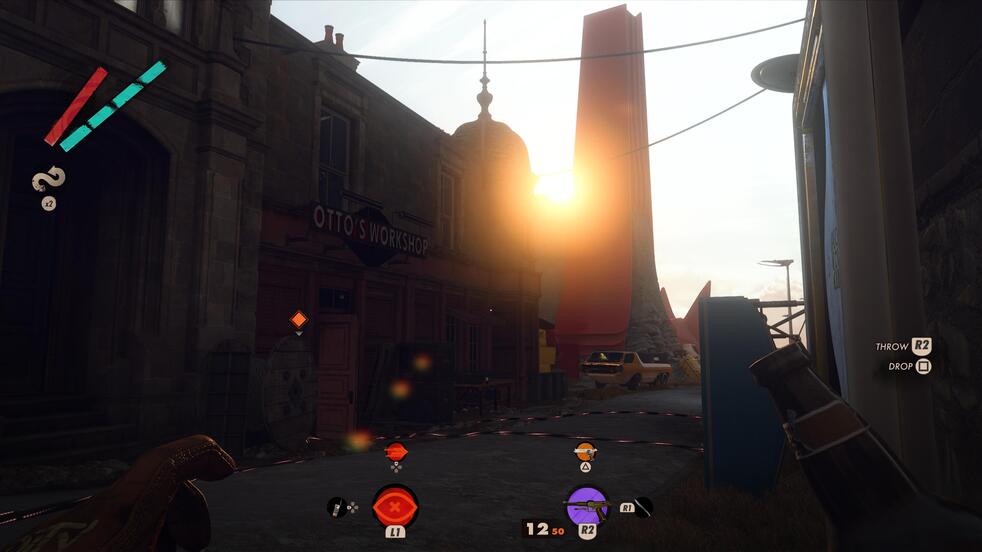Switch to the secondary red slab icon
Viewport: 982px width, 552px height.
(396, 451)
